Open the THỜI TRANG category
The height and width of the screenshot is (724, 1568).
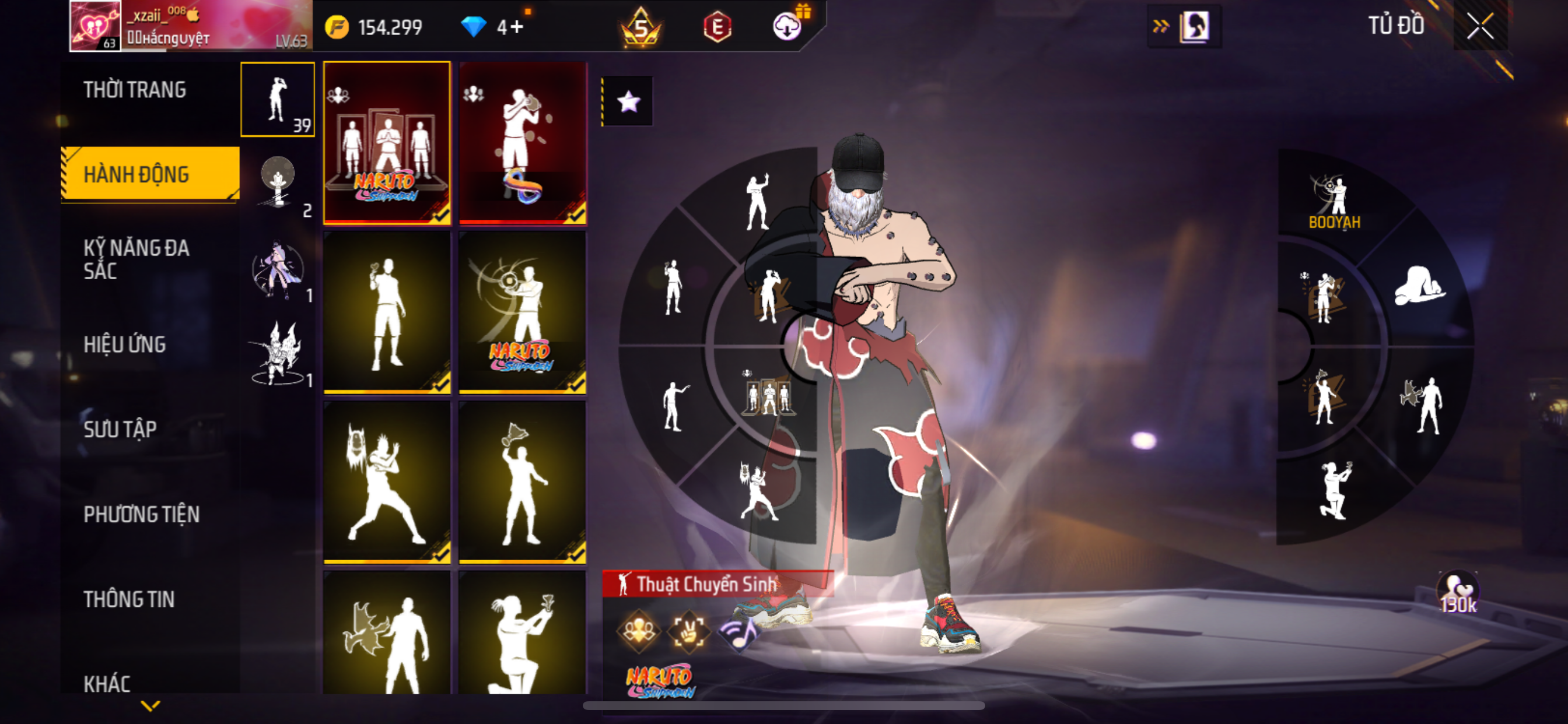click(135, 90)
